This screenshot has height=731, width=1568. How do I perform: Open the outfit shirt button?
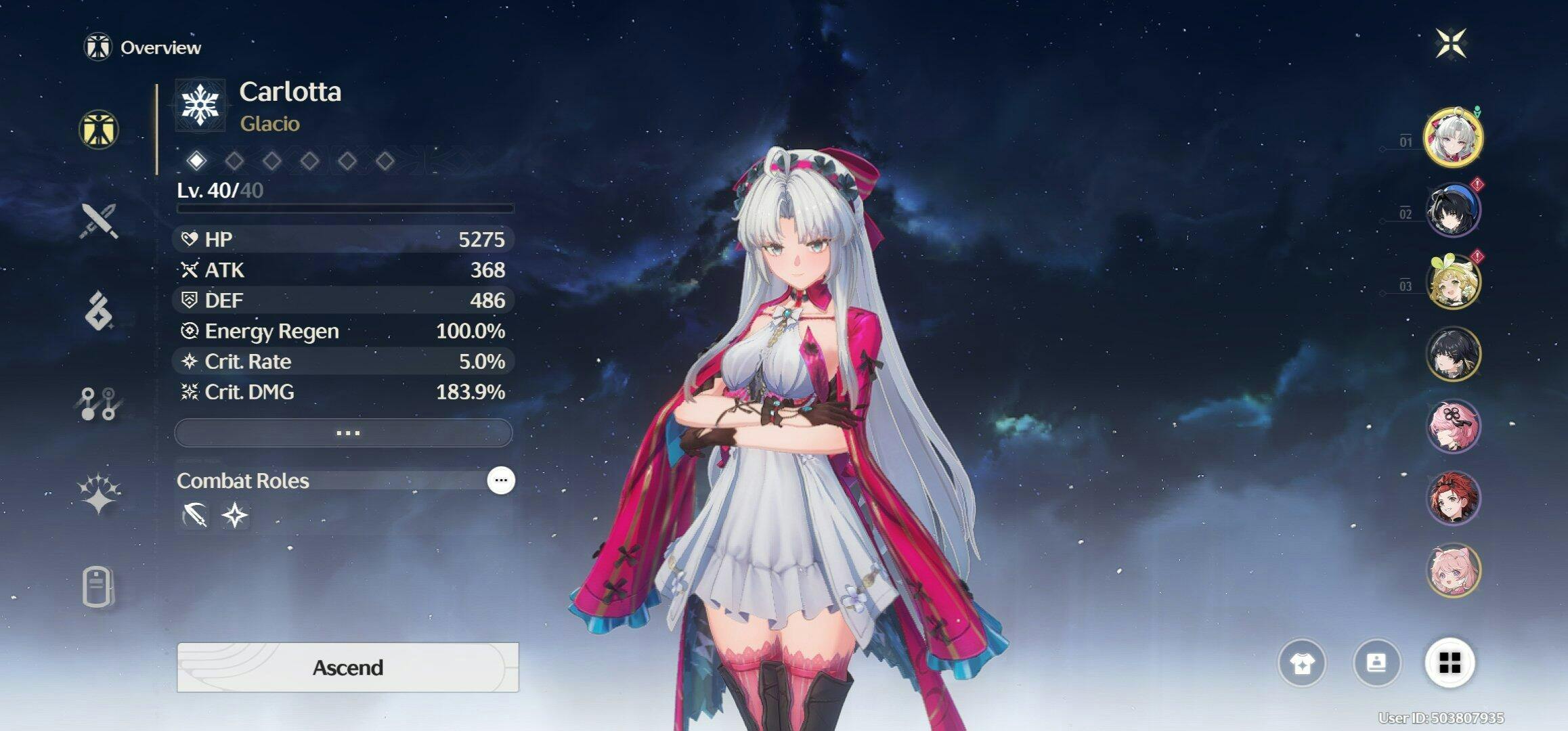click(x=1301, y=663)
